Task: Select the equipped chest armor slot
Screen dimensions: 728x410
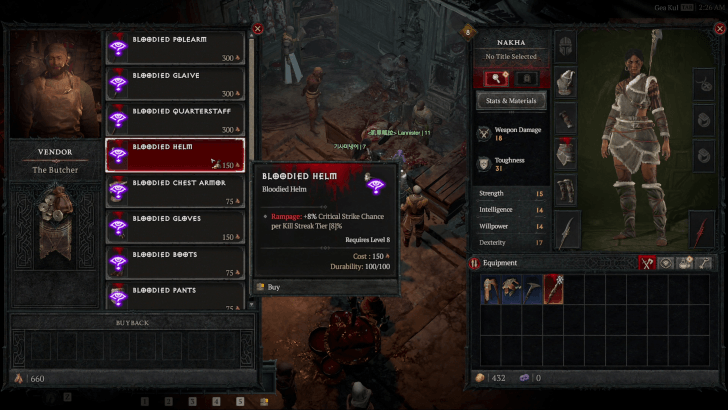Action: [565, 118]
